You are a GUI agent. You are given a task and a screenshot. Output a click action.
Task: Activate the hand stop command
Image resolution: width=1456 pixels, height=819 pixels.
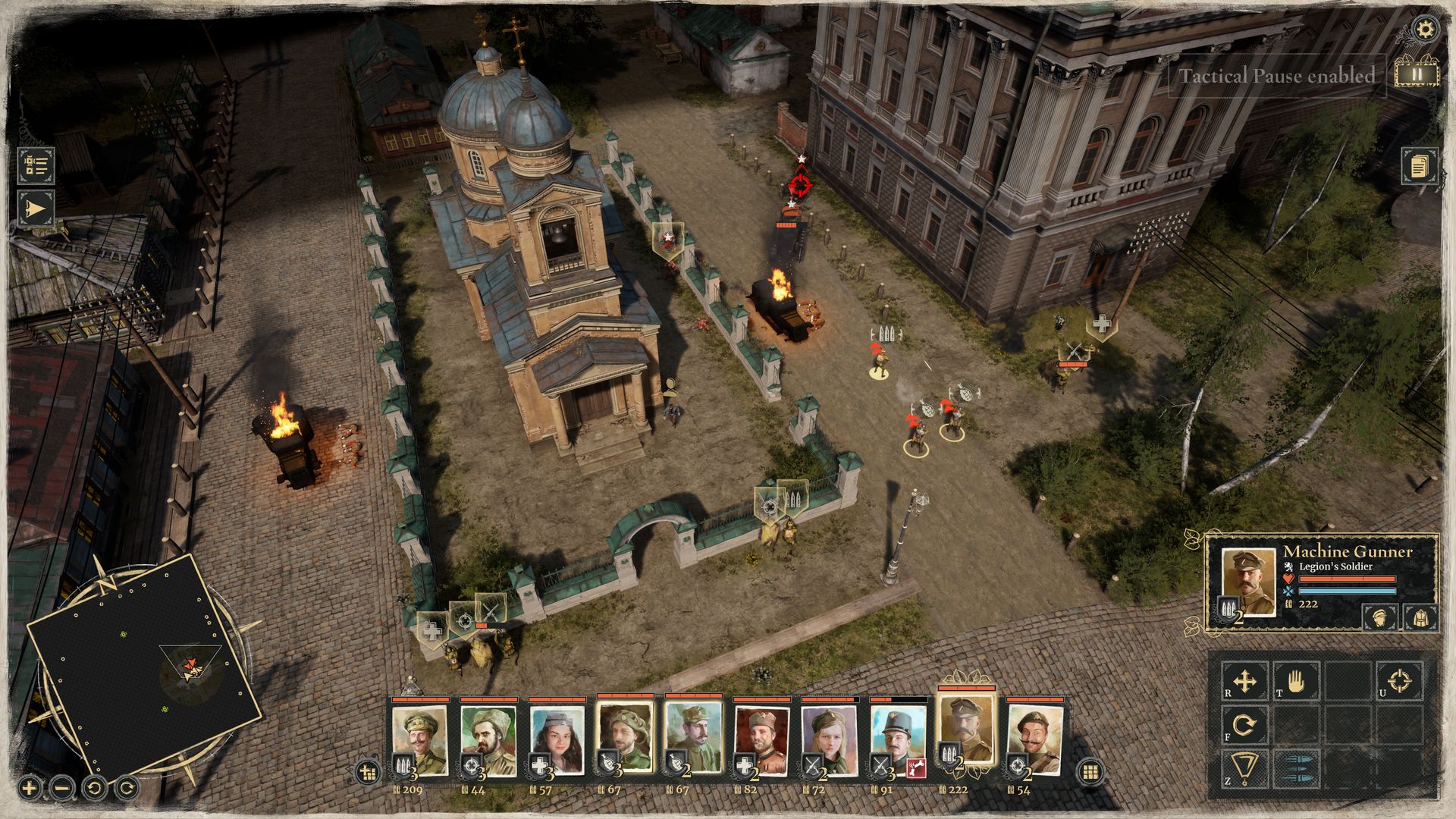pos(1295,680)
